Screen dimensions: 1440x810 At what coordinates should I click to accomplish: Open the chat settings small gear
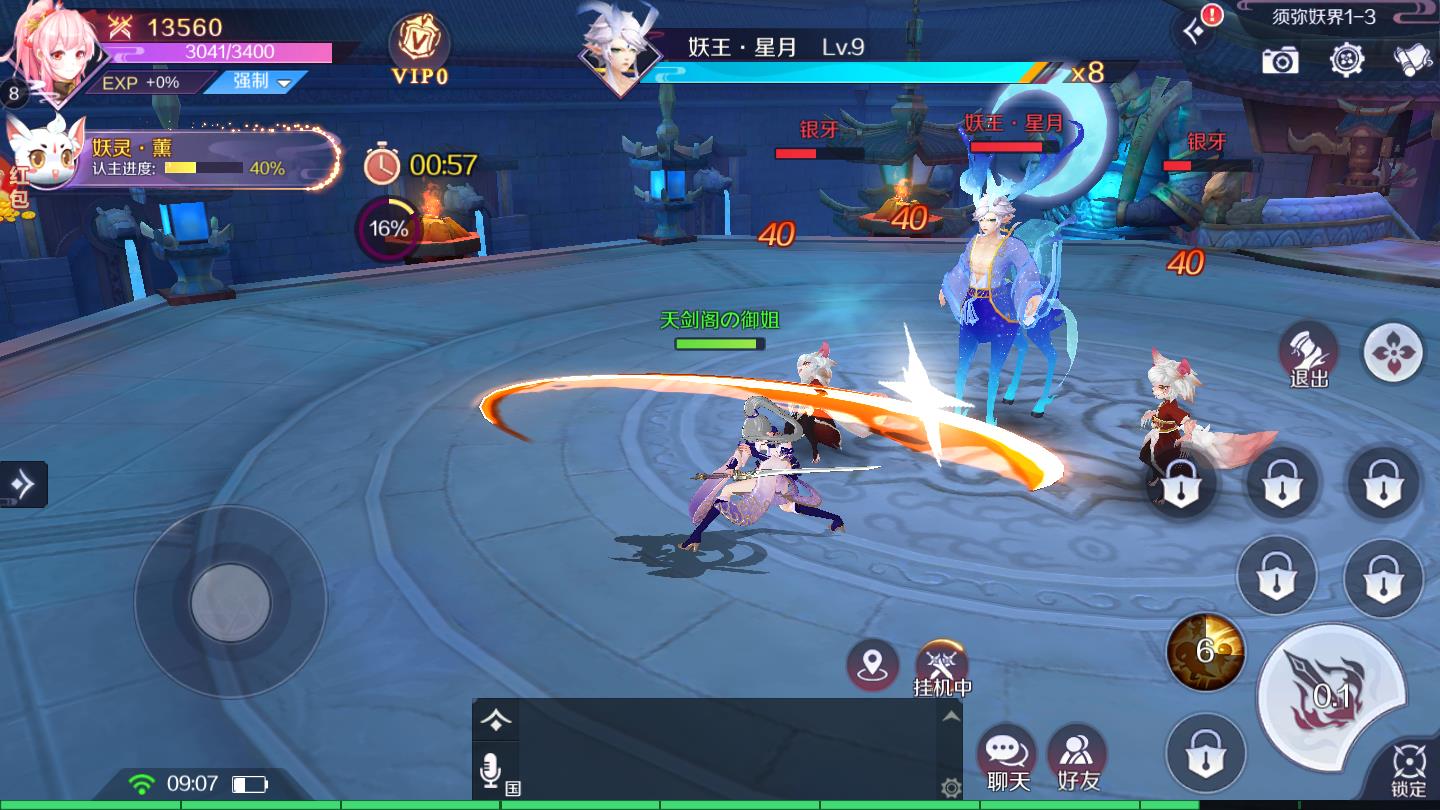pos(951,788)
